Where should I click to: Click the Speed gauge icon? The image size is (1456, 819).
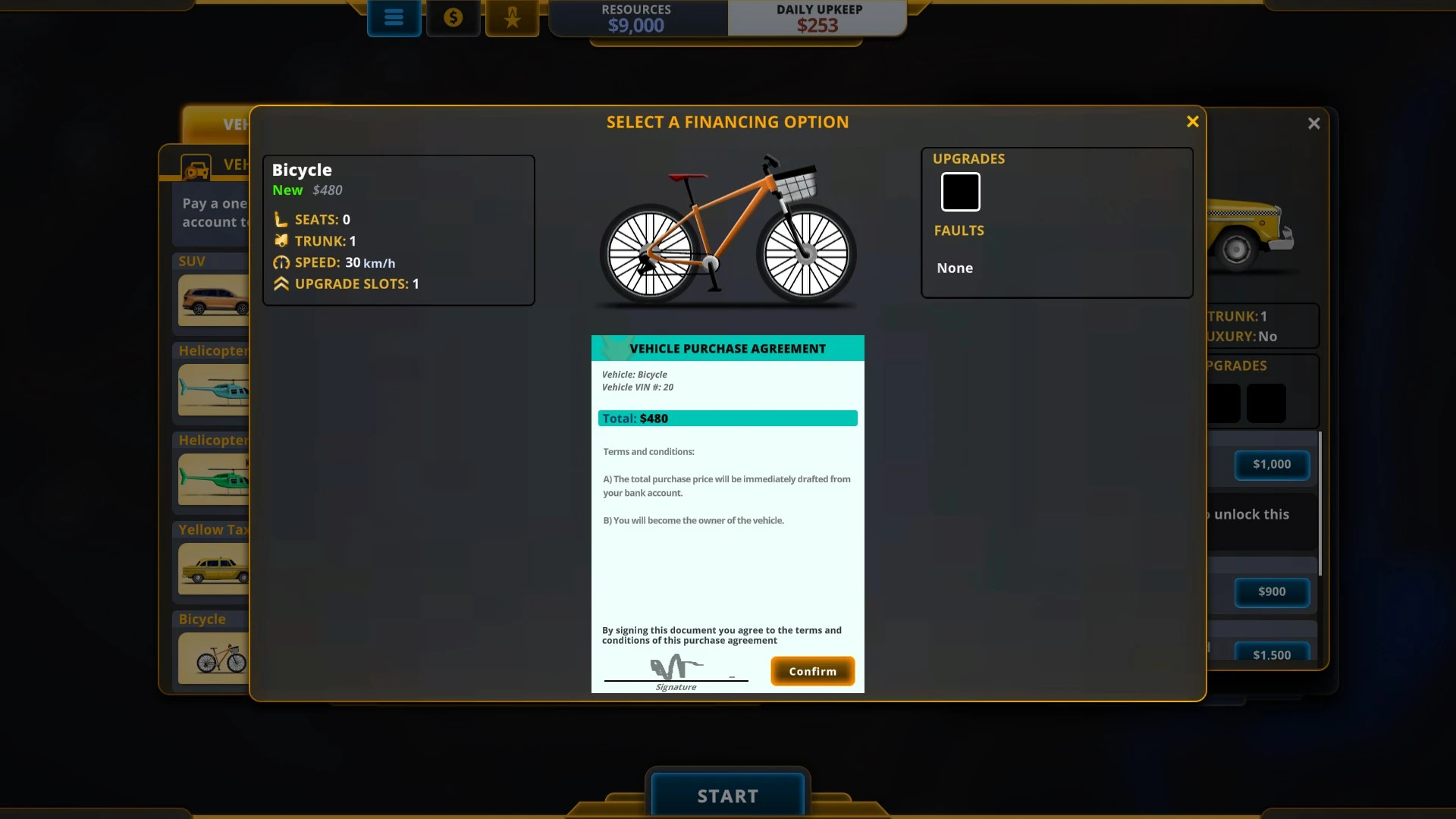point(281,263)
